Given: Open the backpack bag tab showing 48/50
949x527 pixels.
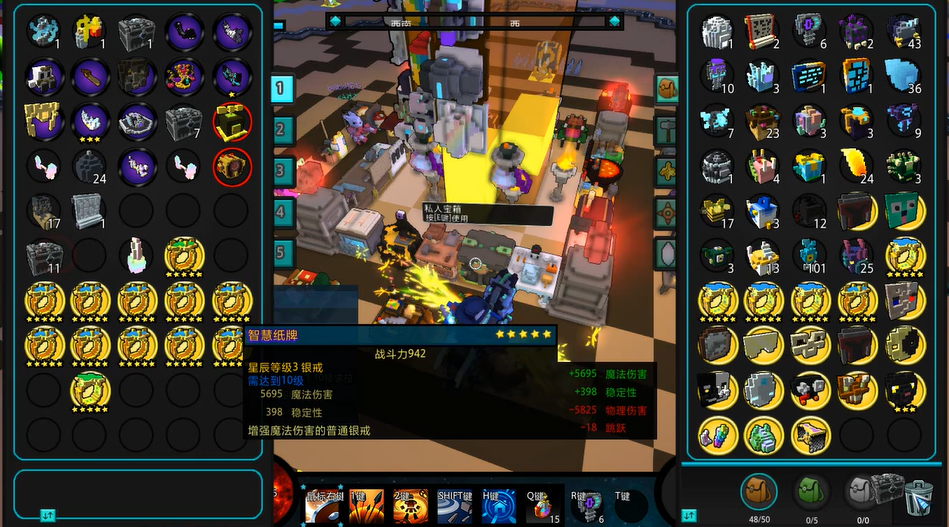Looking at the screenshot, I should tap(759, 492).
